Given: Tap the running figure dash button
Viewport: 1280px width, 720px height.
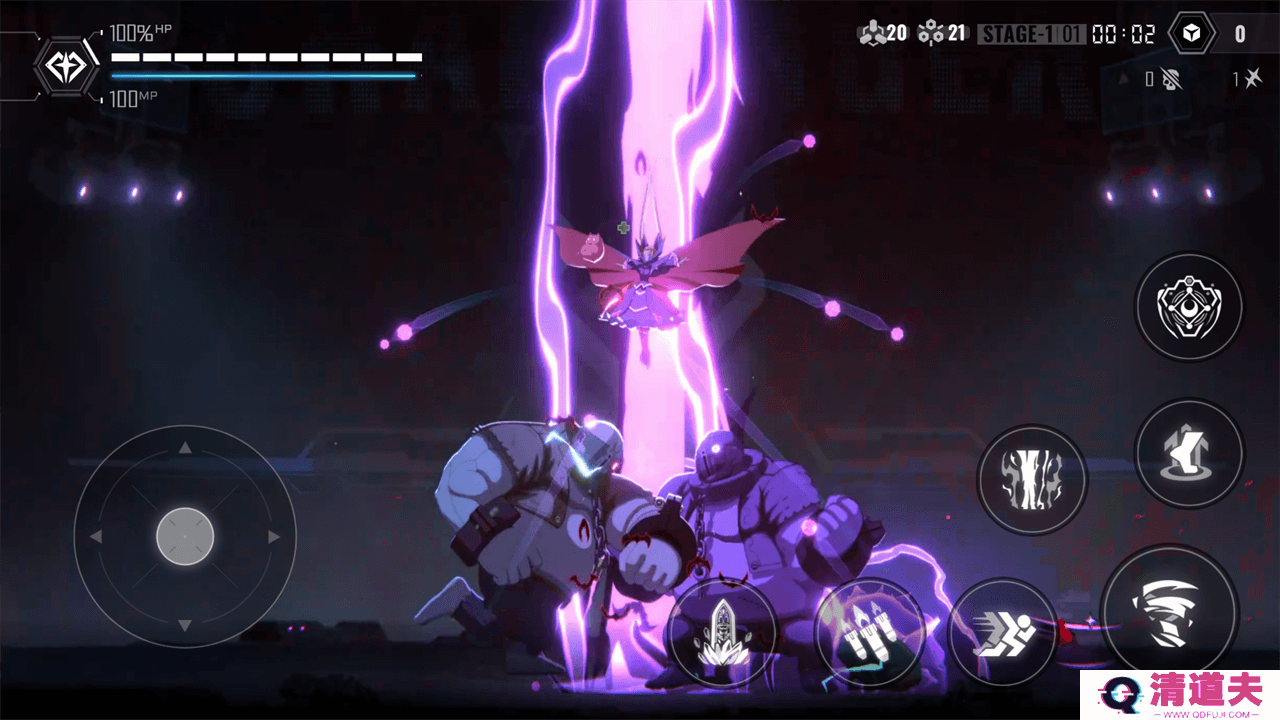Looking at the screenshot, I should (1003, 632).
